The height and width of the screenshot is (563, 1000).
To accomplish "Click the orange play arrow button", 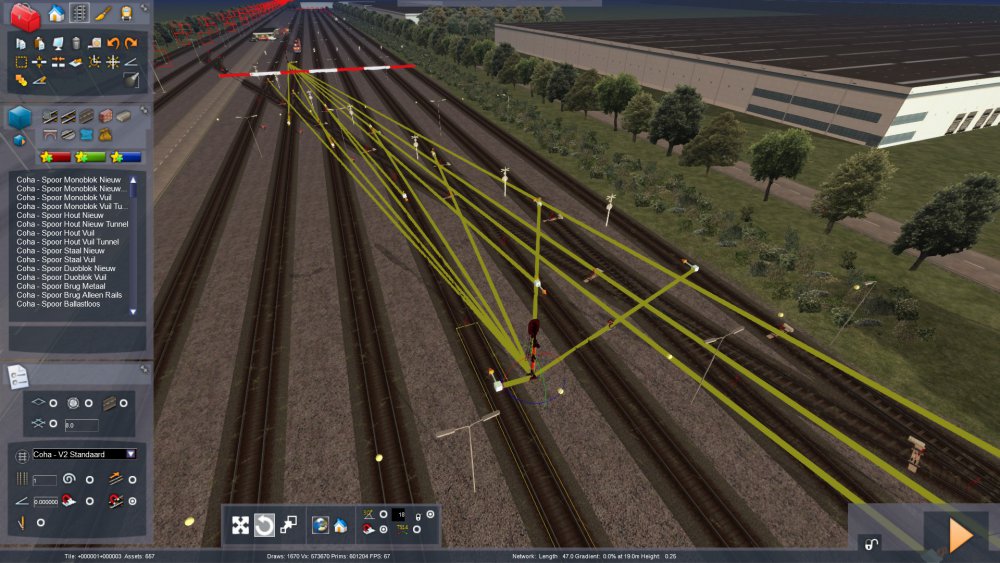I will 960,535.
